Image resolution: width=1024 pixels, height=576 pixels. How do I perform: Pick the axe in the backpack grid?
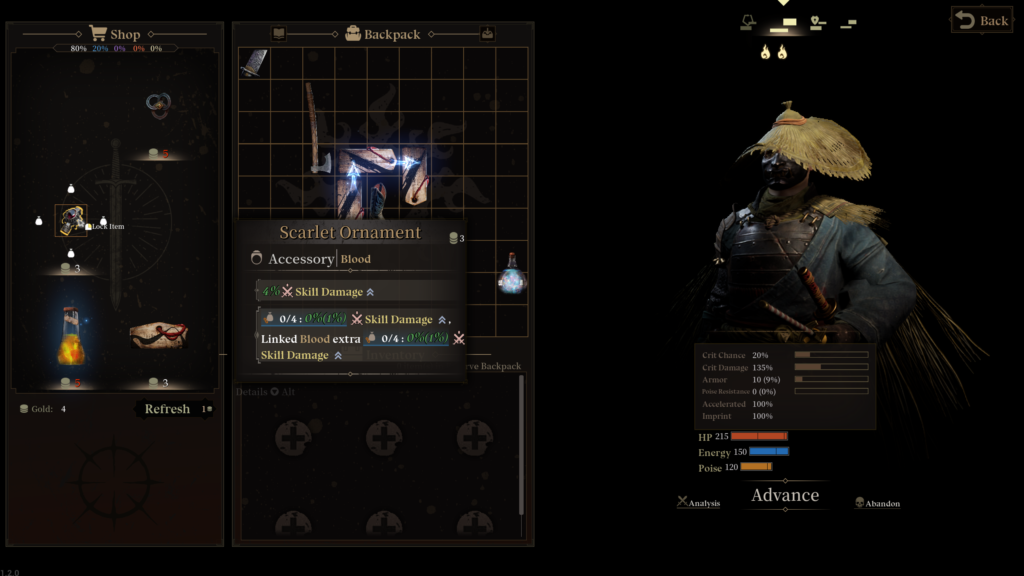pos(315,128)
